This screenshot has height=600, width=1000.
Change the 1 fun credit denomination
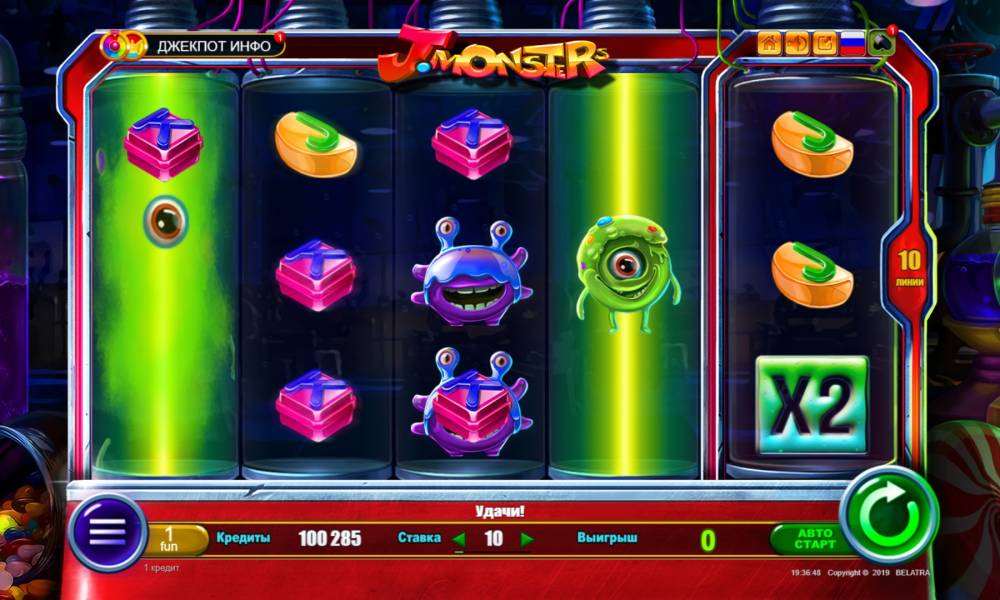(x=170, y=540)
